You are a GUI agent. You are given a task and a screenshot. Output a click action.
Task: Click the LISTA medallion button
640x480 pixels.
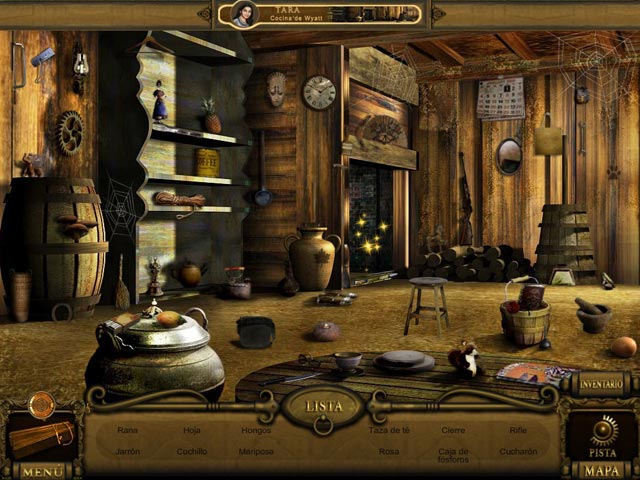tap(321, 406)
